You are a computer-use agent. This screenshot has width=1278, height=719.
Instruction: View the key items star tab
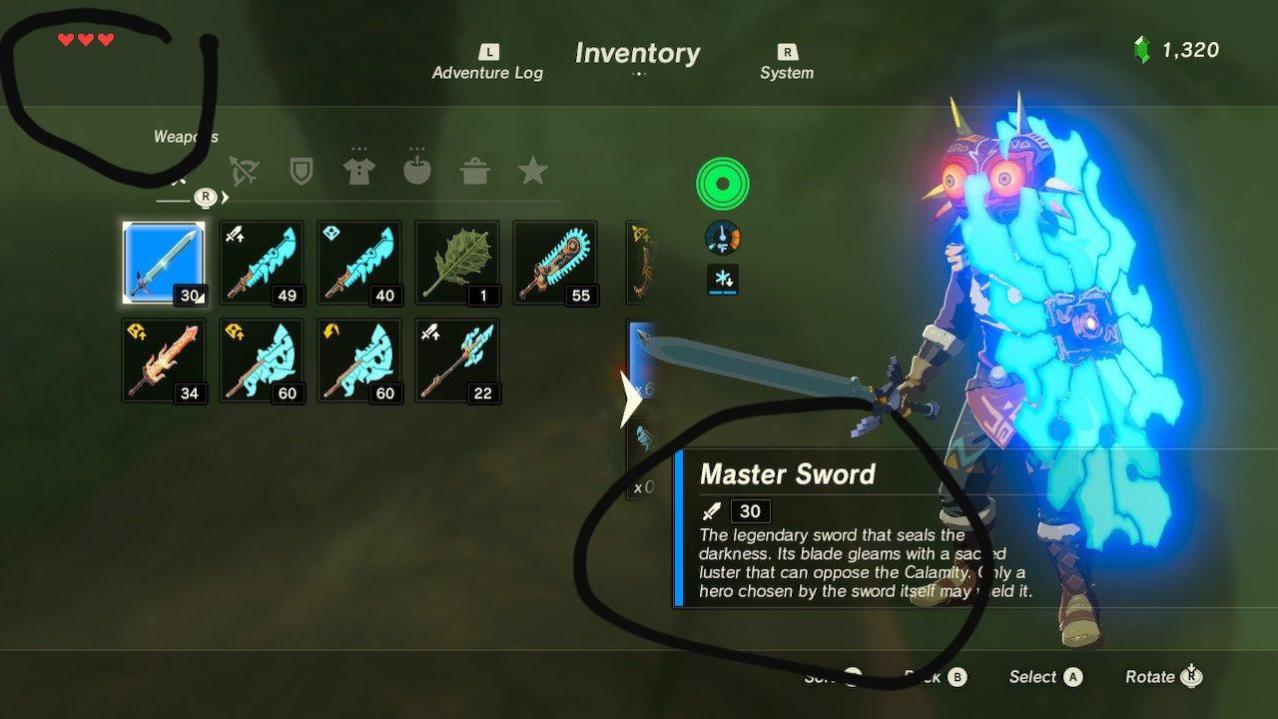click(532, 171)
